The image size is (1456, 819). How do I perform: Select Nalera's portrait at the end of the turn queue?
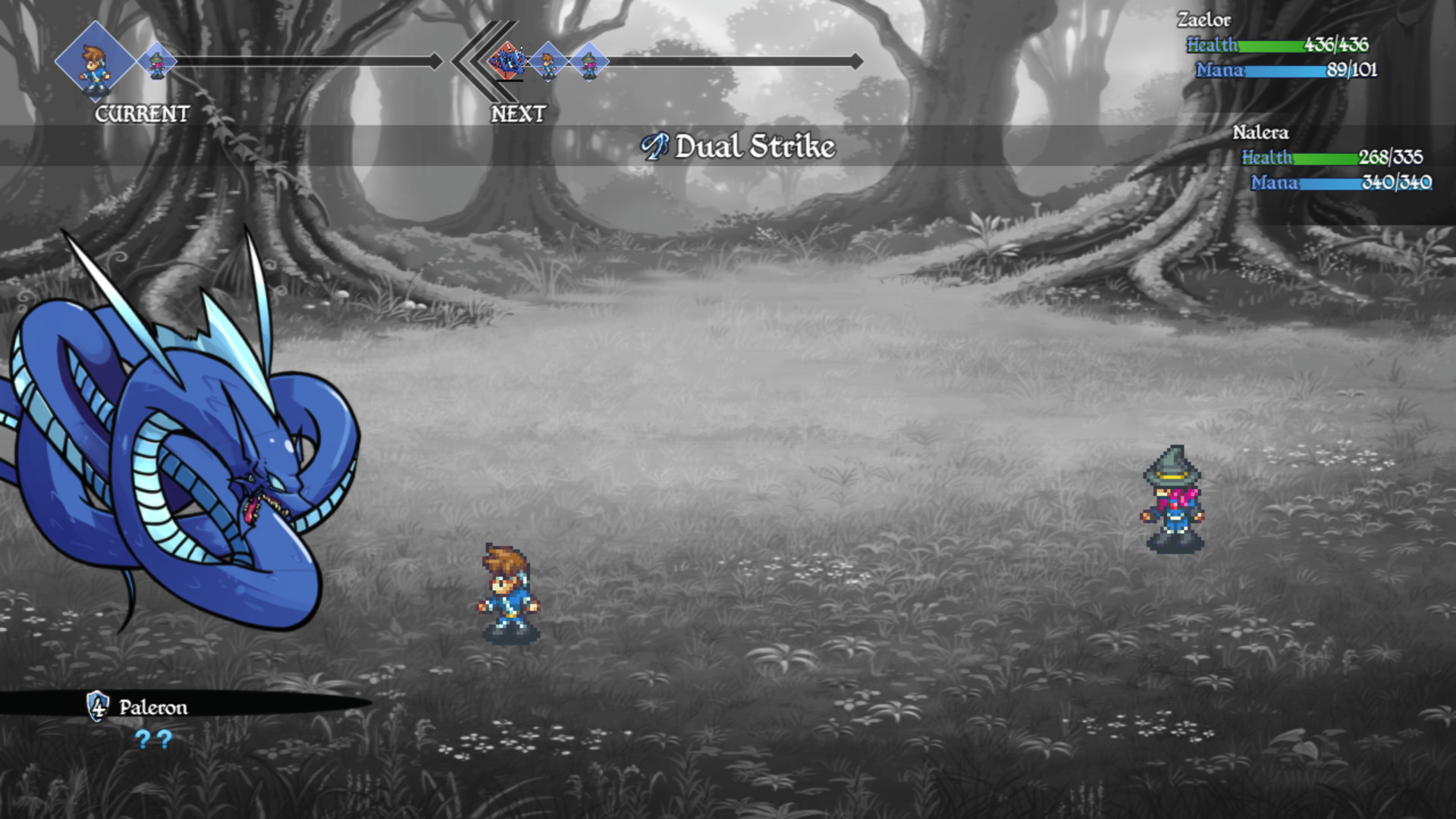(589, 59)
